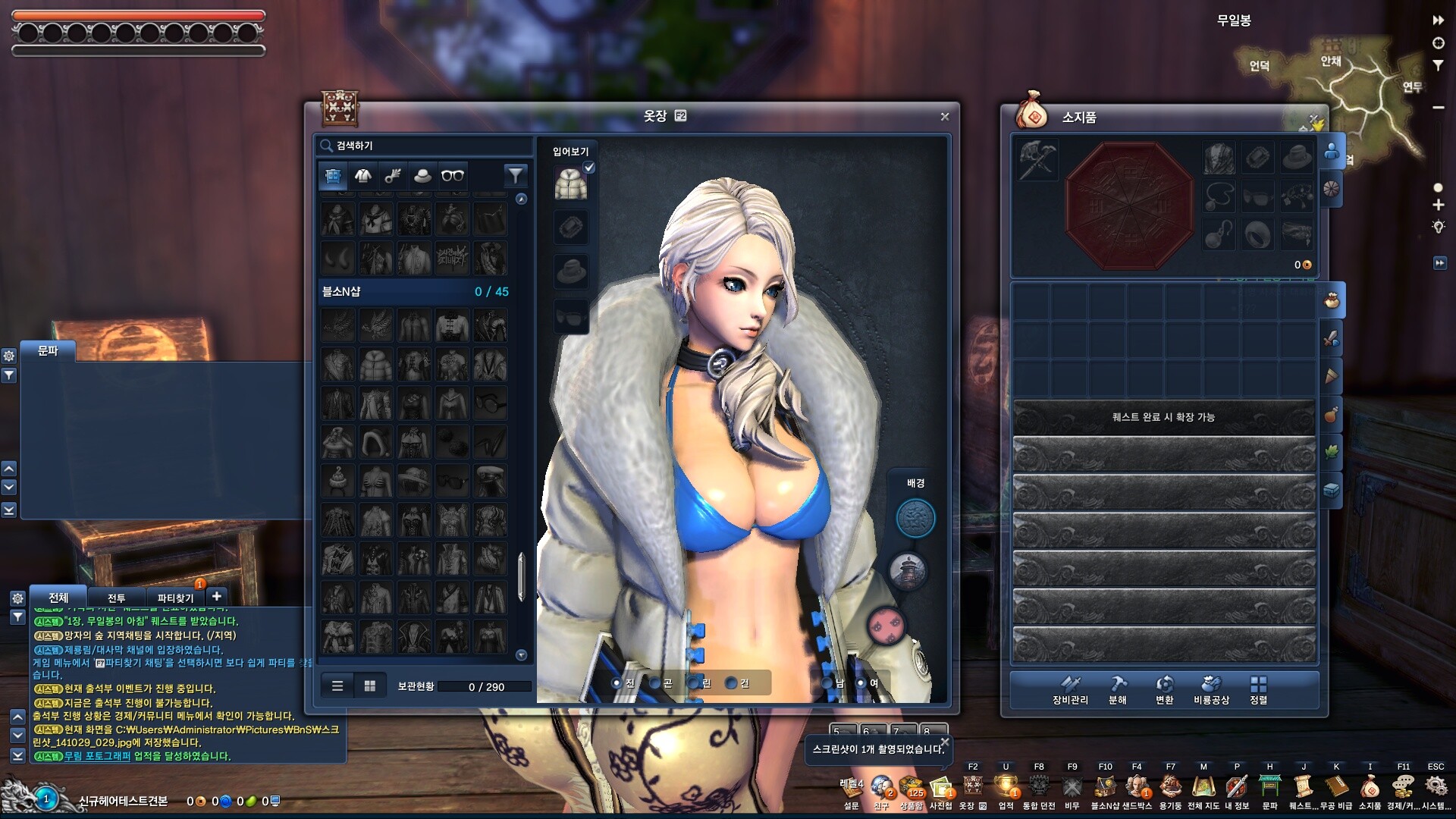Click 정렬 to sort the inventory

(1258, 690)
